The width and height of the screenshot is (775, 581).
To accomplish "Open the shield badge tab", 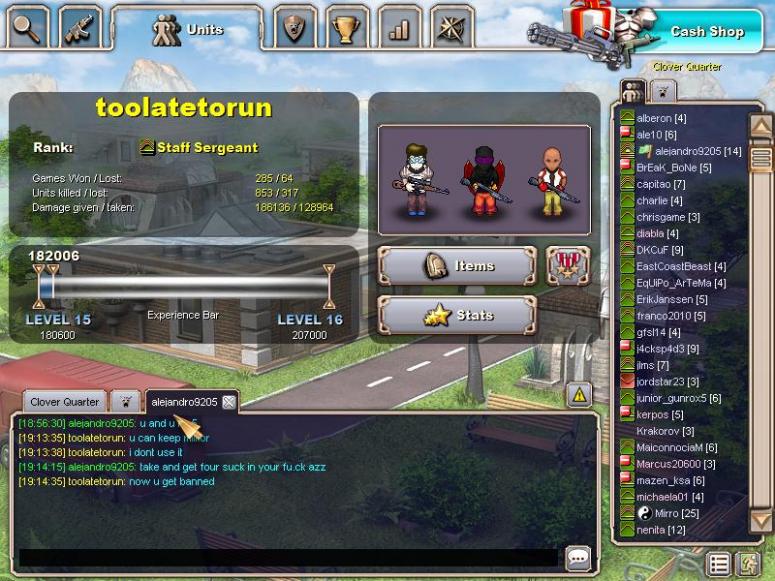I will pyautogui.click(x=295, y=27).
